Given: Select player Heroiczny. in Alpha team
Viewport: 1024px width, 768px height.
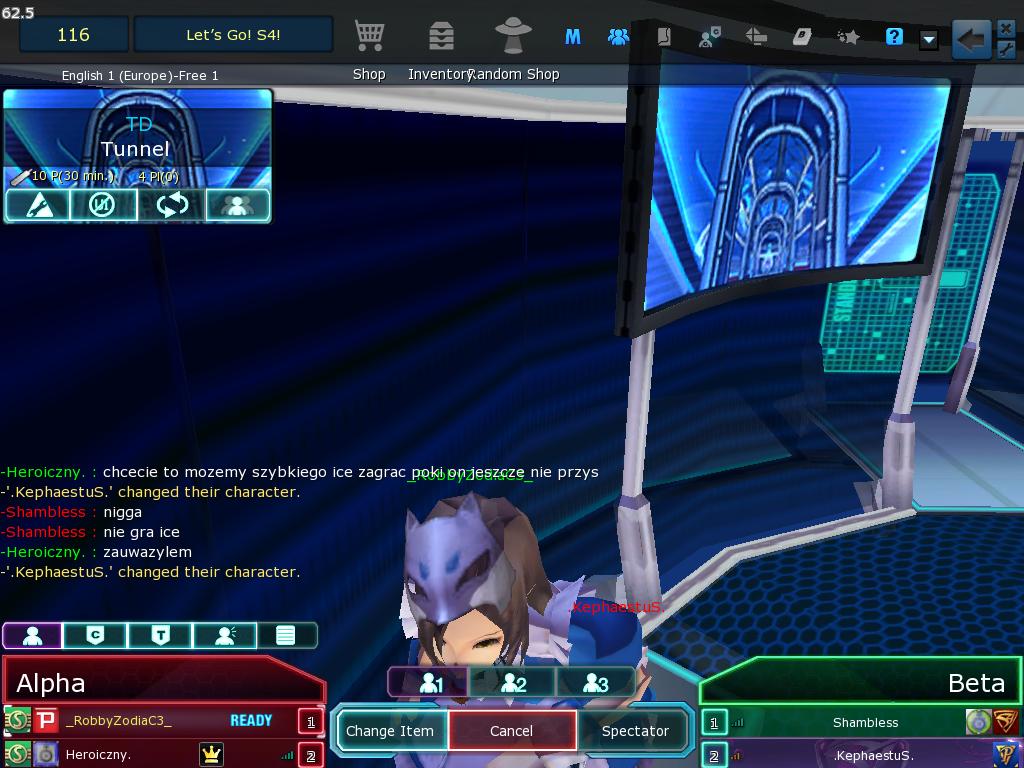Looking at the screenshot, I should (x=98, y=754).
